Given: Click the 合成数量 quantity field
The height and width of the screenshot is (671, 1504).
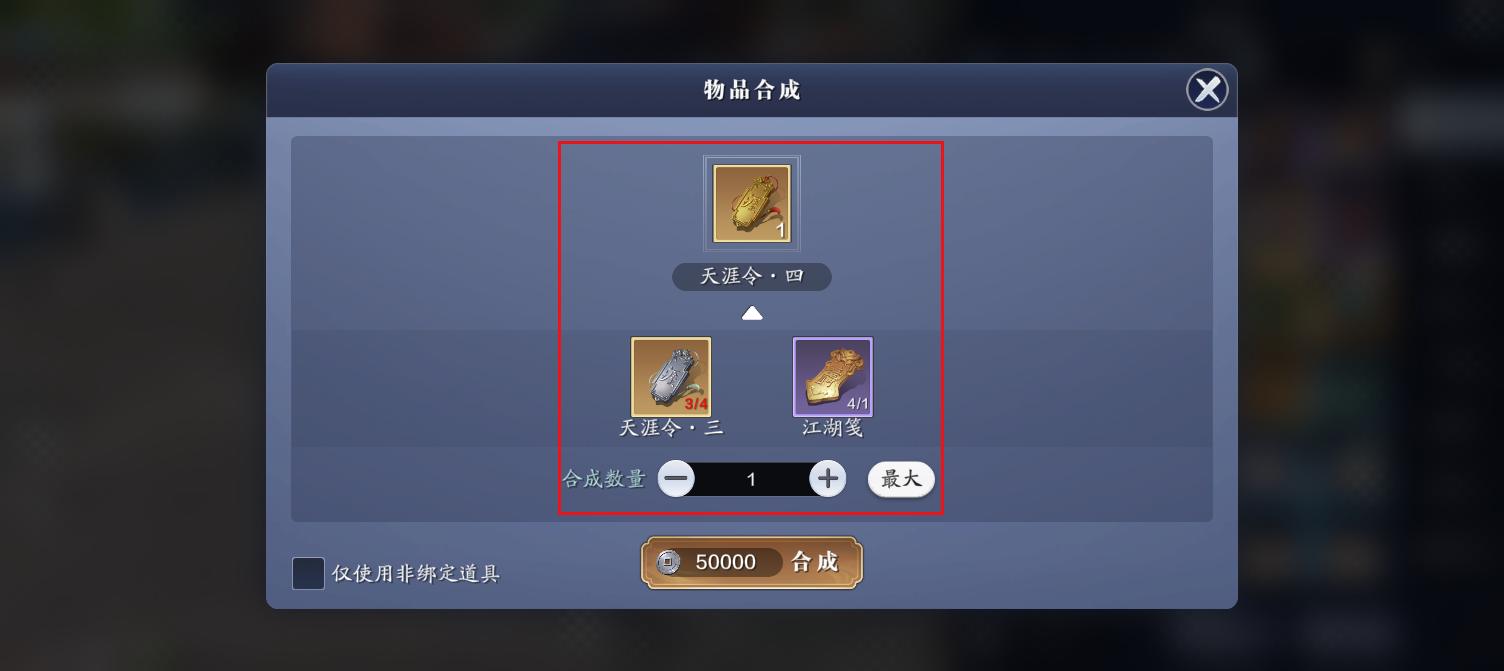Looking at the screenshot, I should (x=752, y=480).
